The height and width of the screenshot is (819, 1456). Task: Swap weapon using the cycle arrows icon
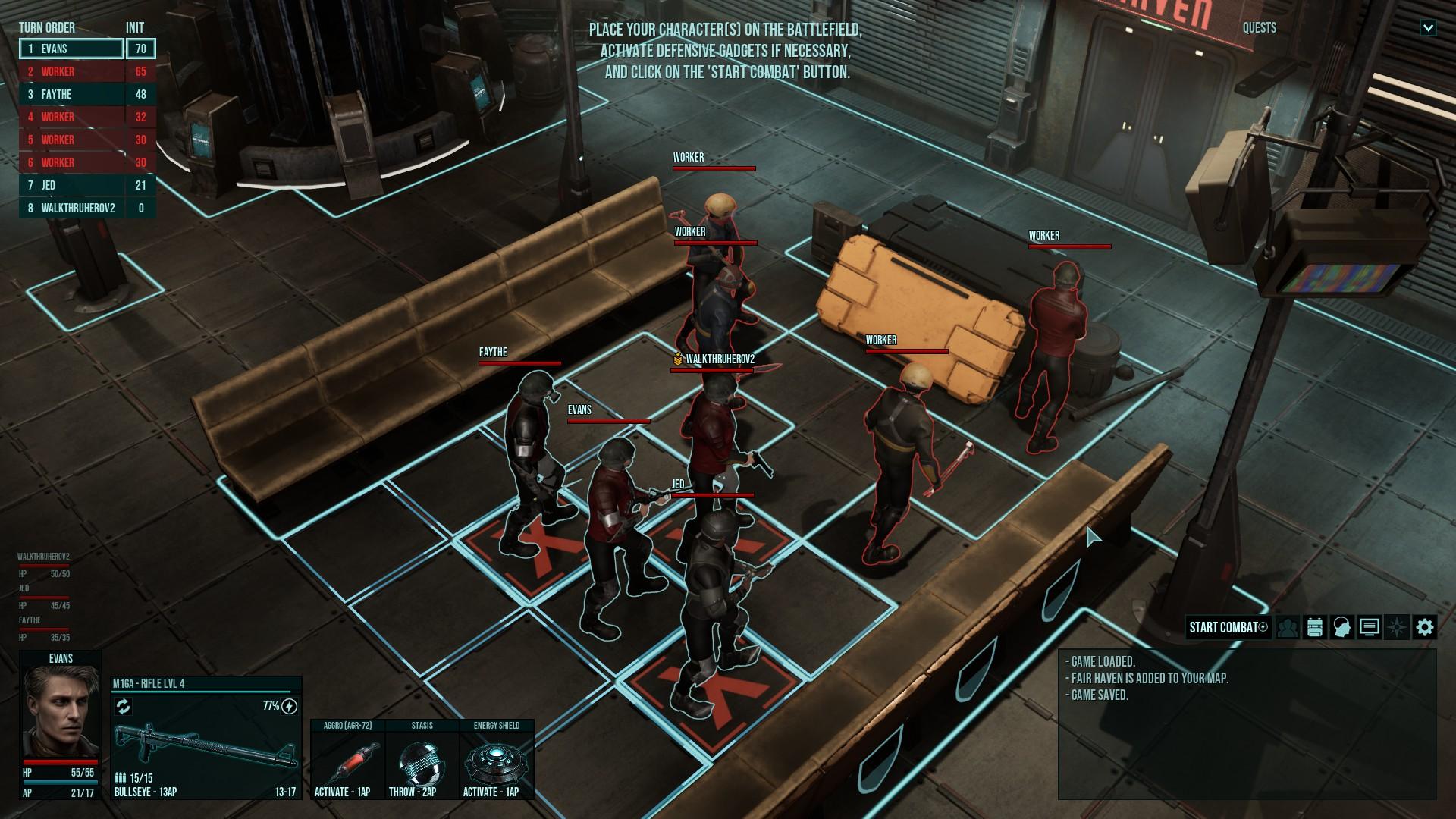click(x=124, y=707)
